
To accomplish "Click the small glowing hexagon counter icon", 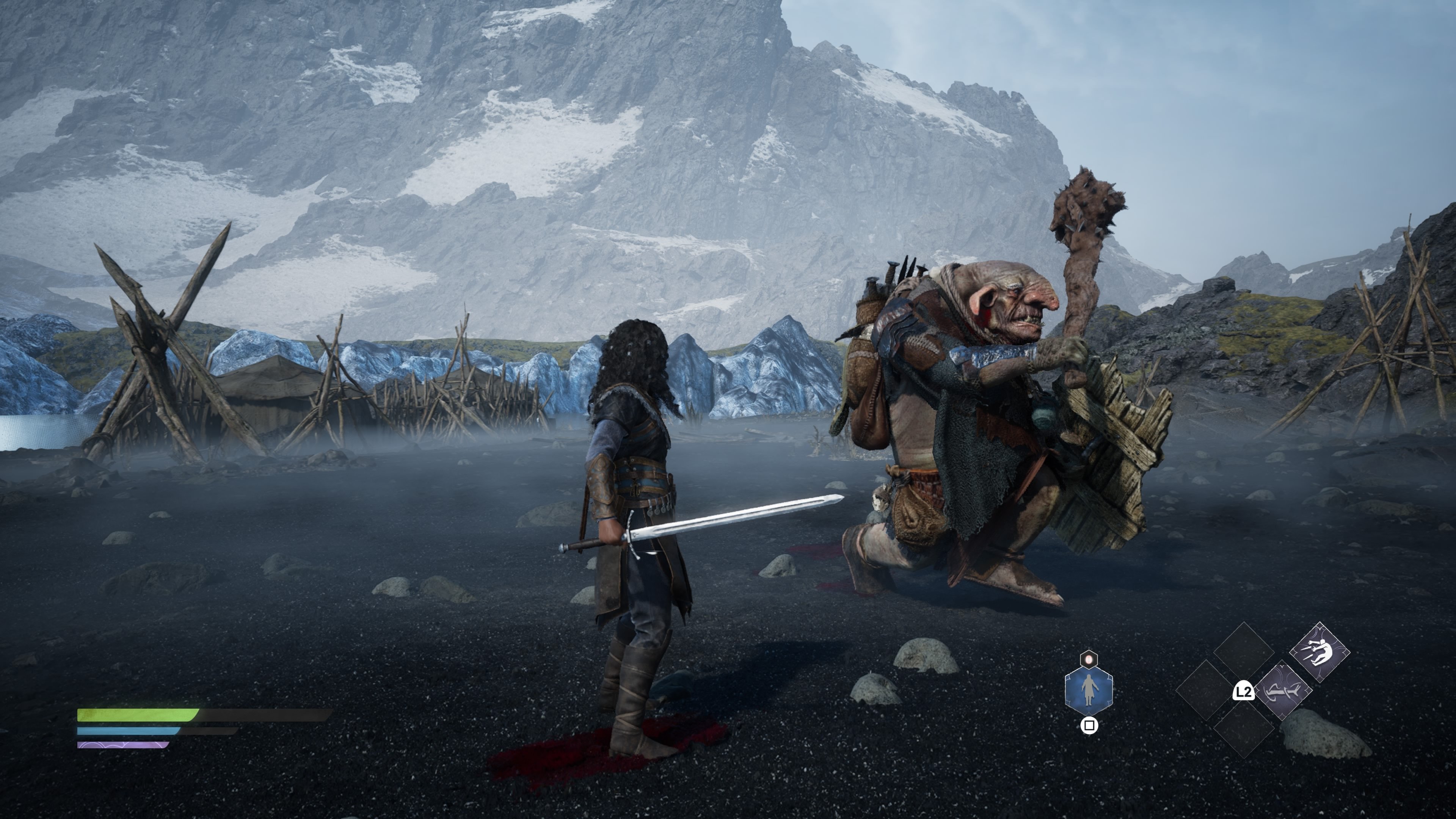I will click(x=1089, y=659).
